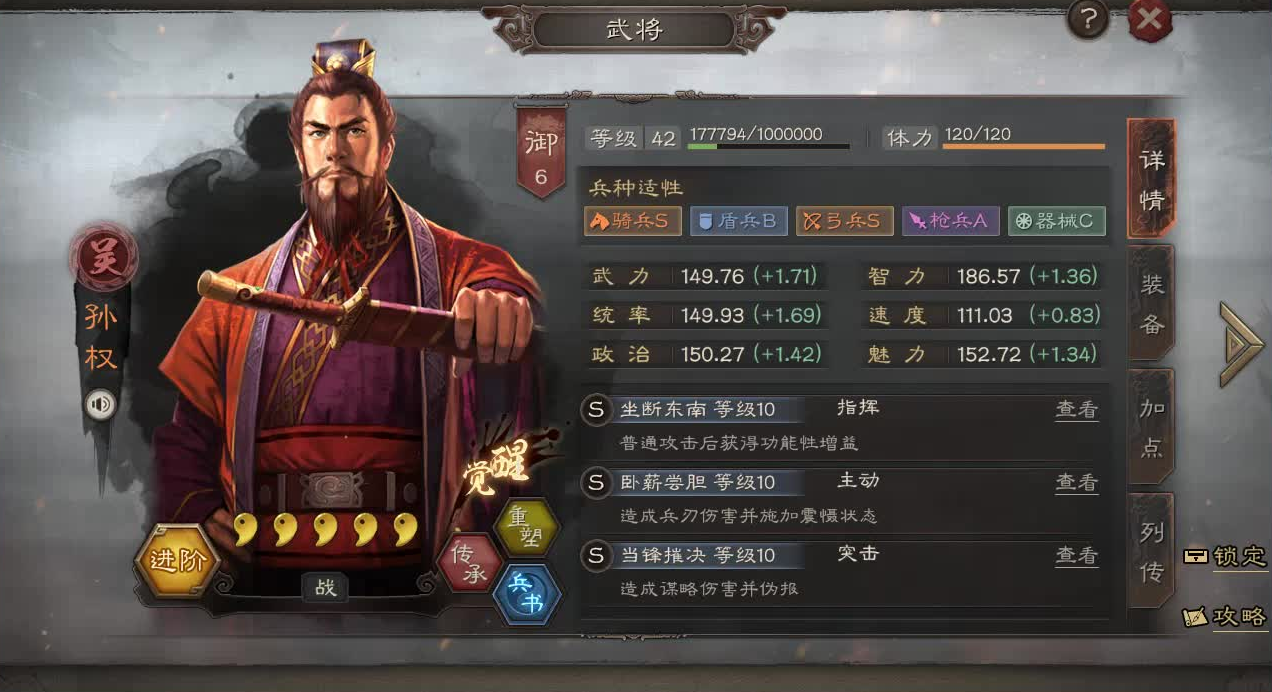Open the 装备 equipment tab
This screenshot has width=1272, height=692.
1151,303
